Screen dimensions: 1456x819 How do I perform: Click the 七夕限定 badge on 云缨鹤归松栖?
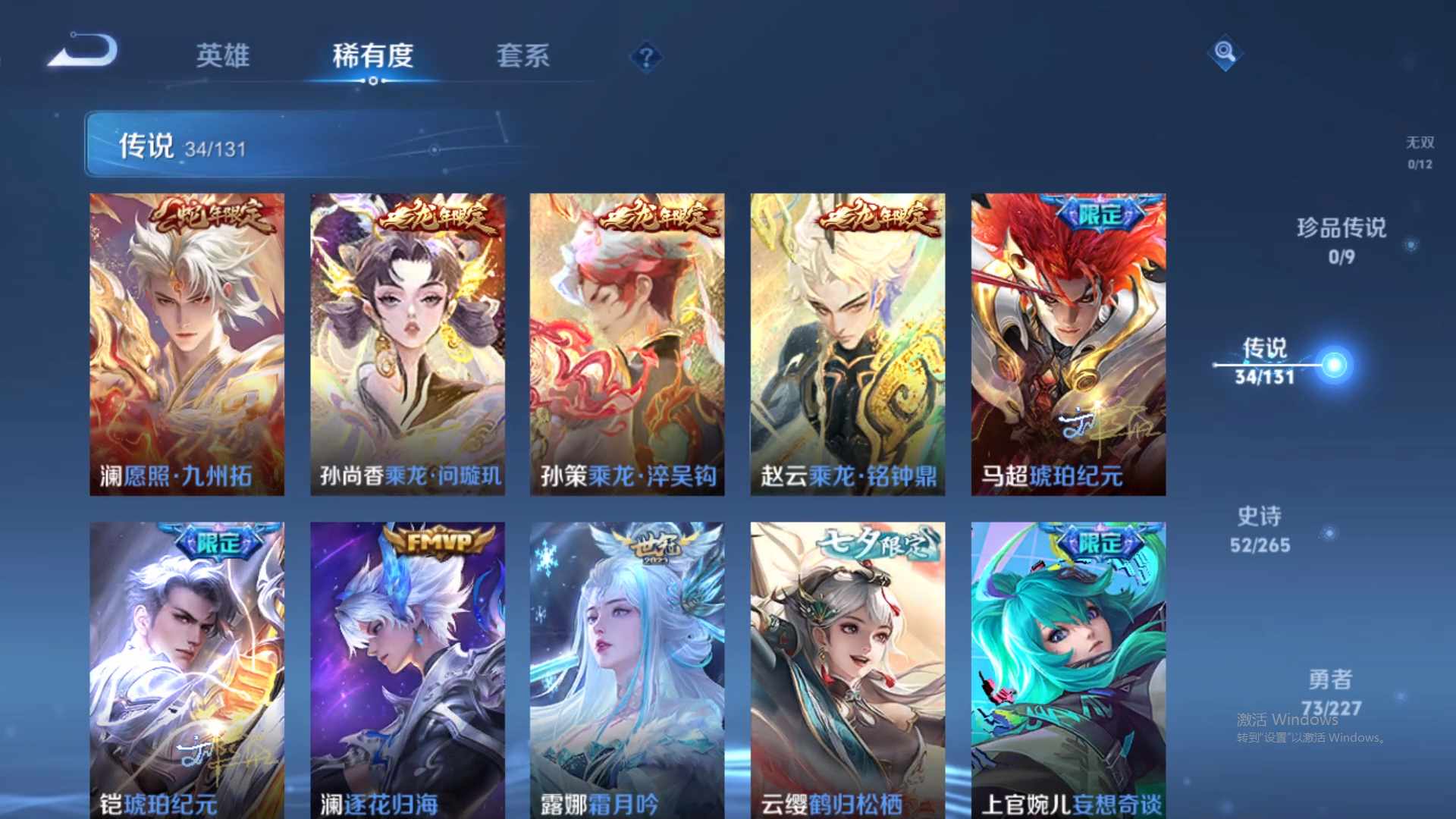[x=880, y=544]
